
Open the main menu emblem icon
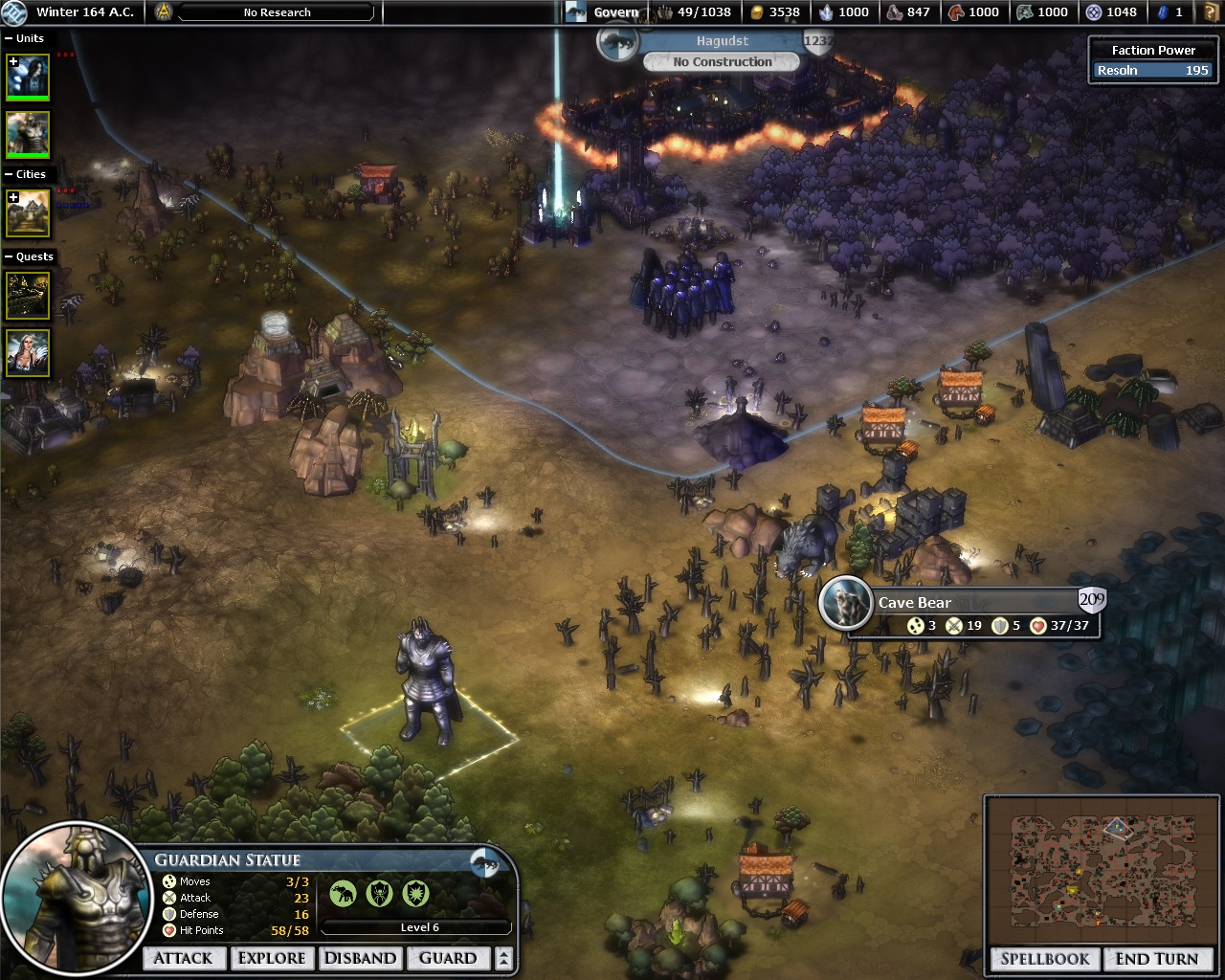pos(163,12)
